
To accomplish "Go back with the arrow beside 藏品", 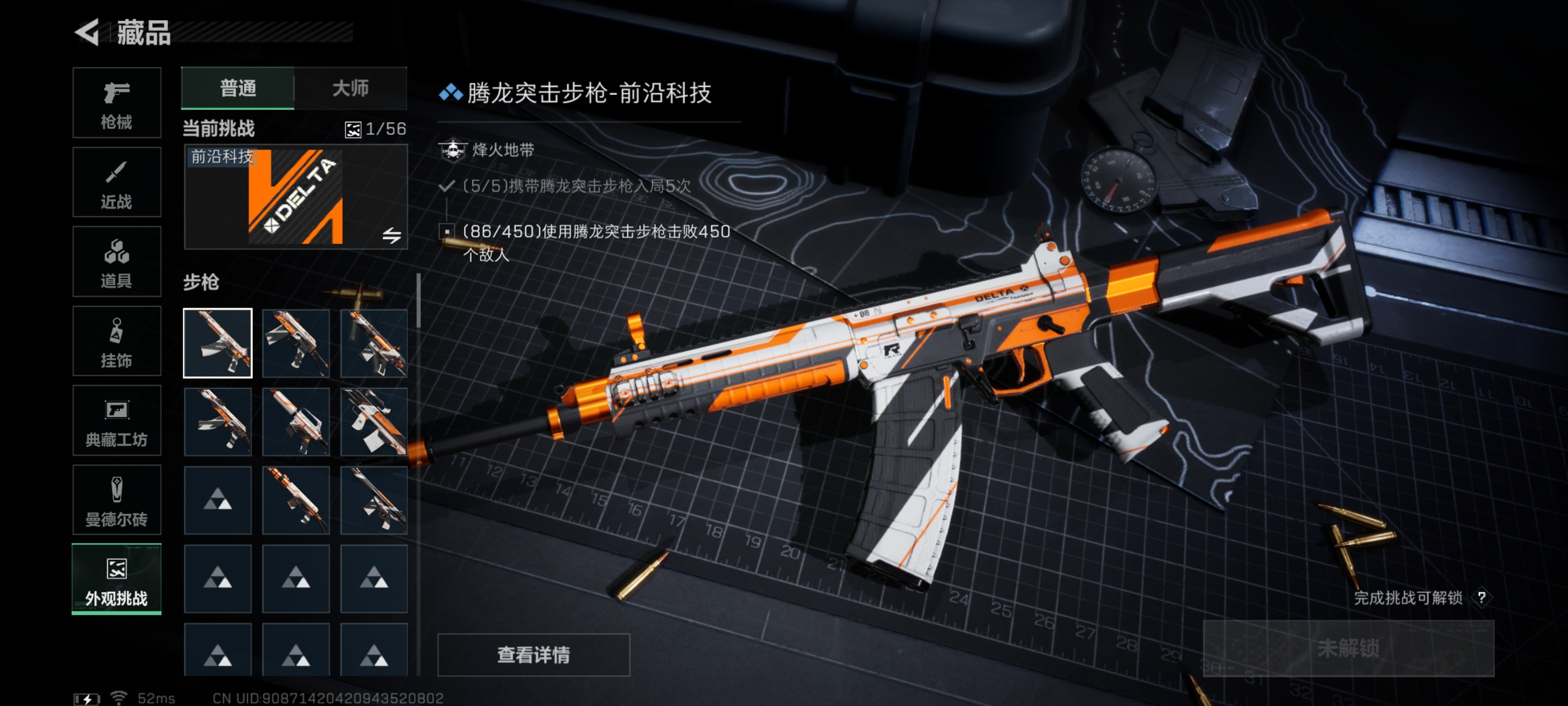I will click(x=87, y=32).
